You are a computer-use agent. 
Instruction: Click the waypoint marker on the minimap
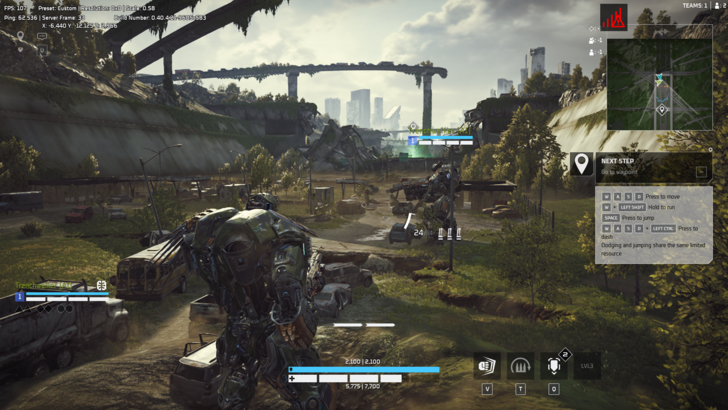click(x=661, y=109)
